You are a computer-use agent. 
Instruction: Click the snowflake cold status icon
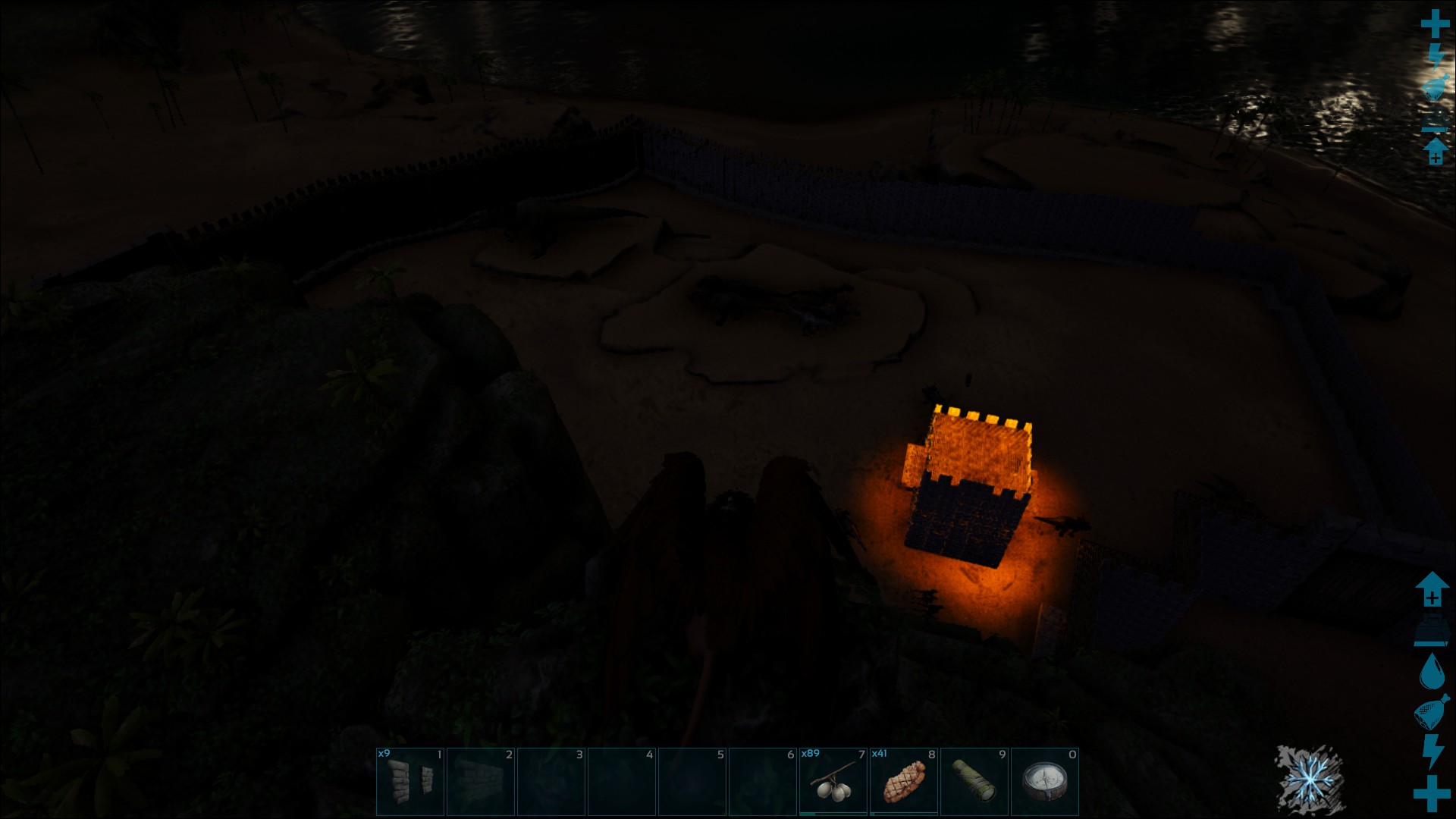[1308, 780]
